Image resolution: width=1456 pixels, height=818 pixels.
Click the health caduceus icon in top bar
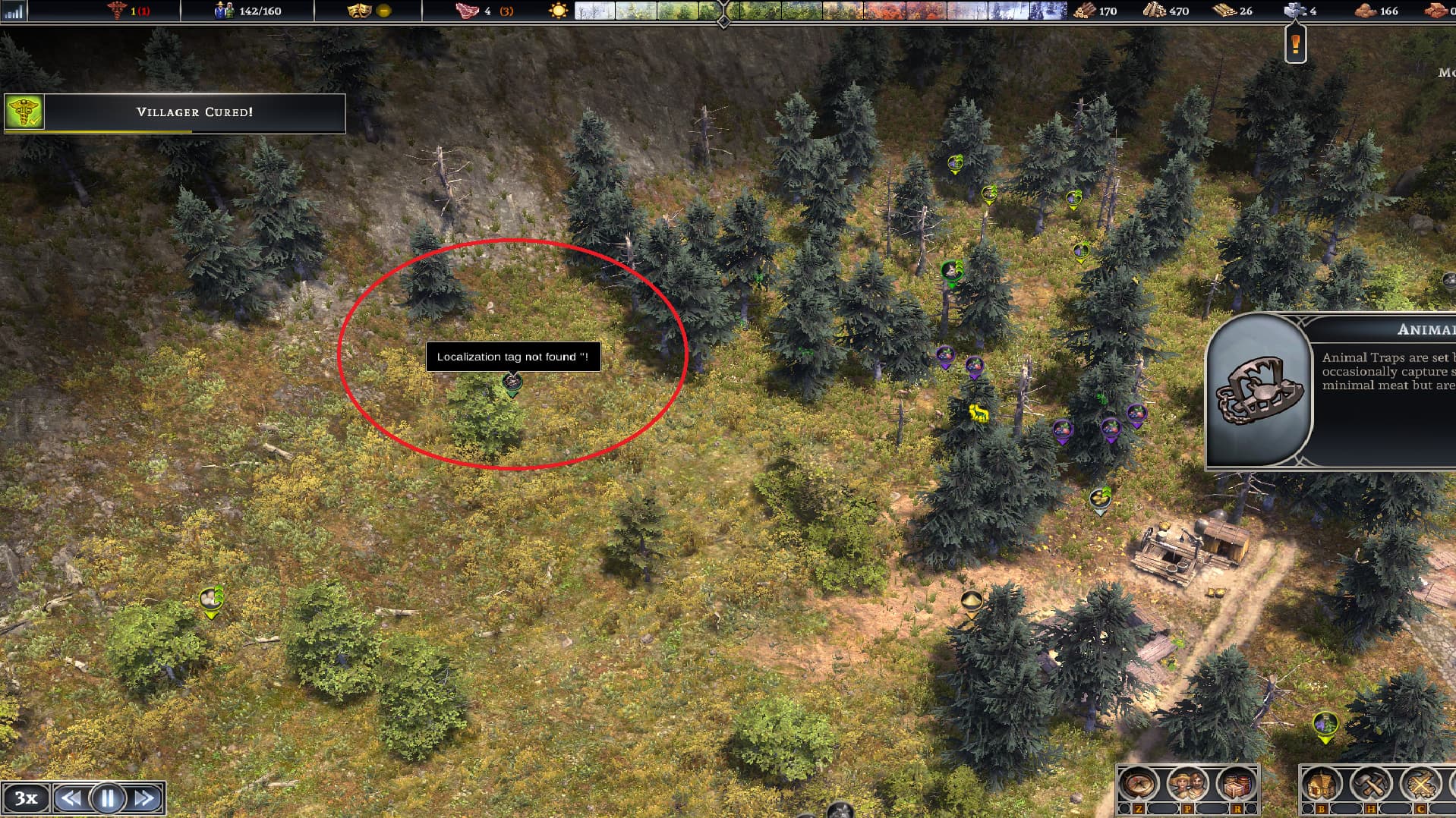(117, 11)
